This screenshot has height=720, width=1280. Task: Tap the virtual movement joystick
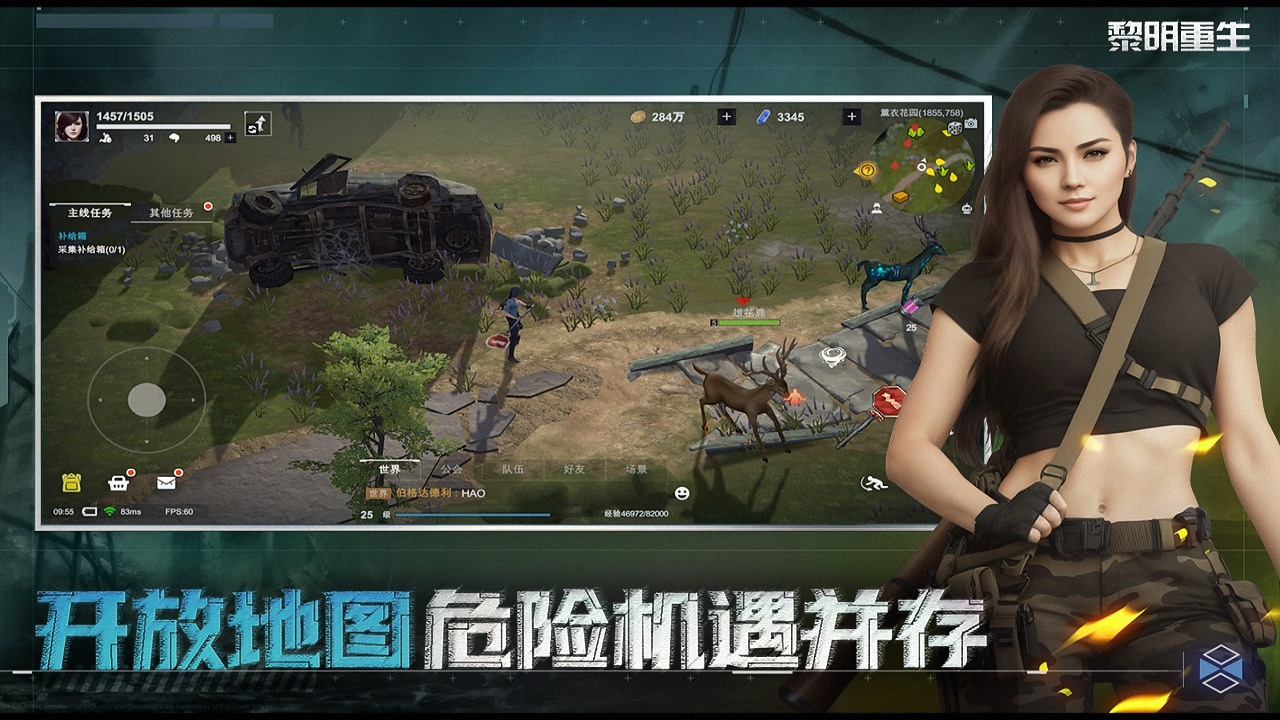pyautogui.click(x=148, y=399)
